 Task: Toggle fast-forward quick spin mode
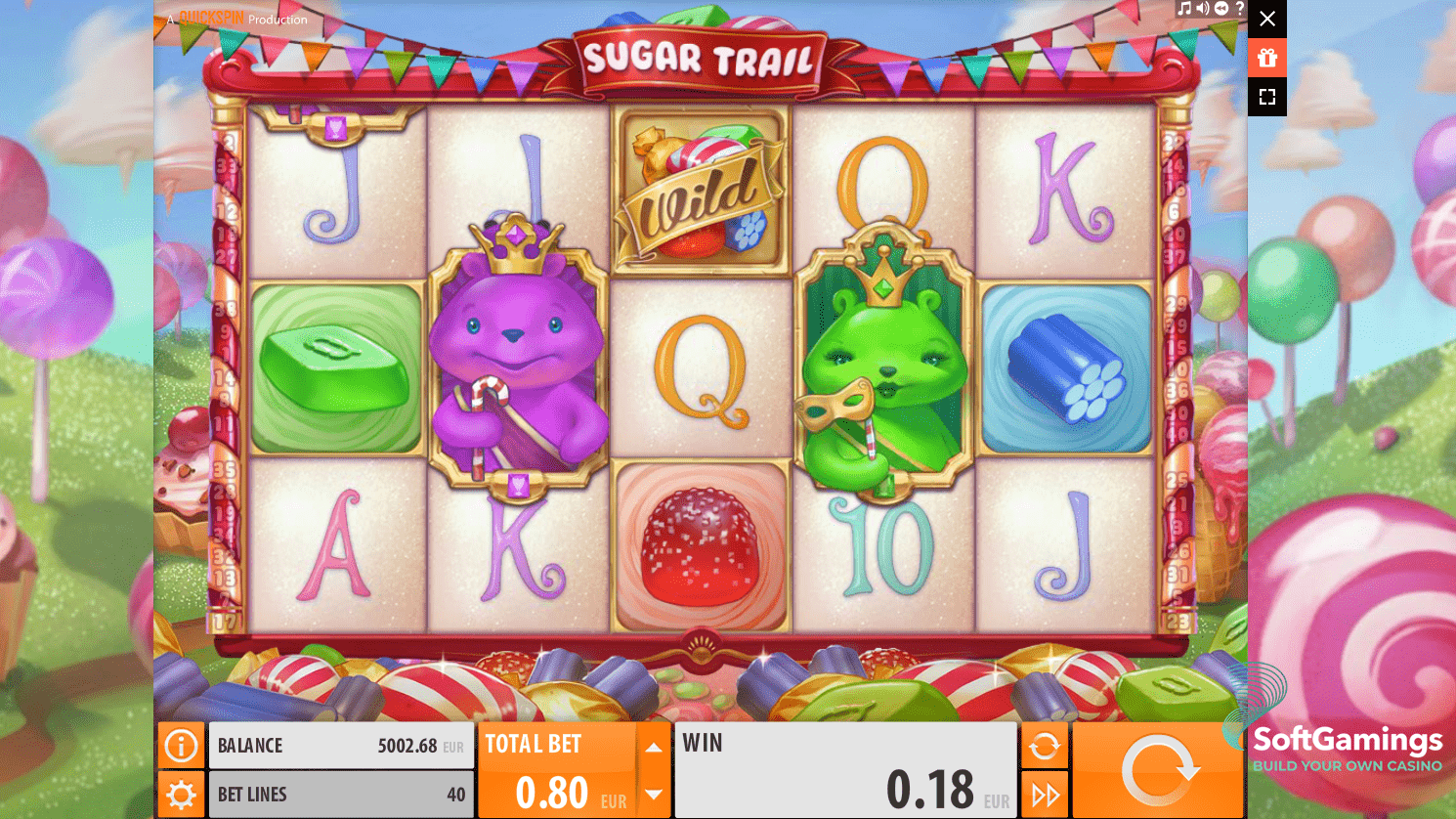[1044, 795]
